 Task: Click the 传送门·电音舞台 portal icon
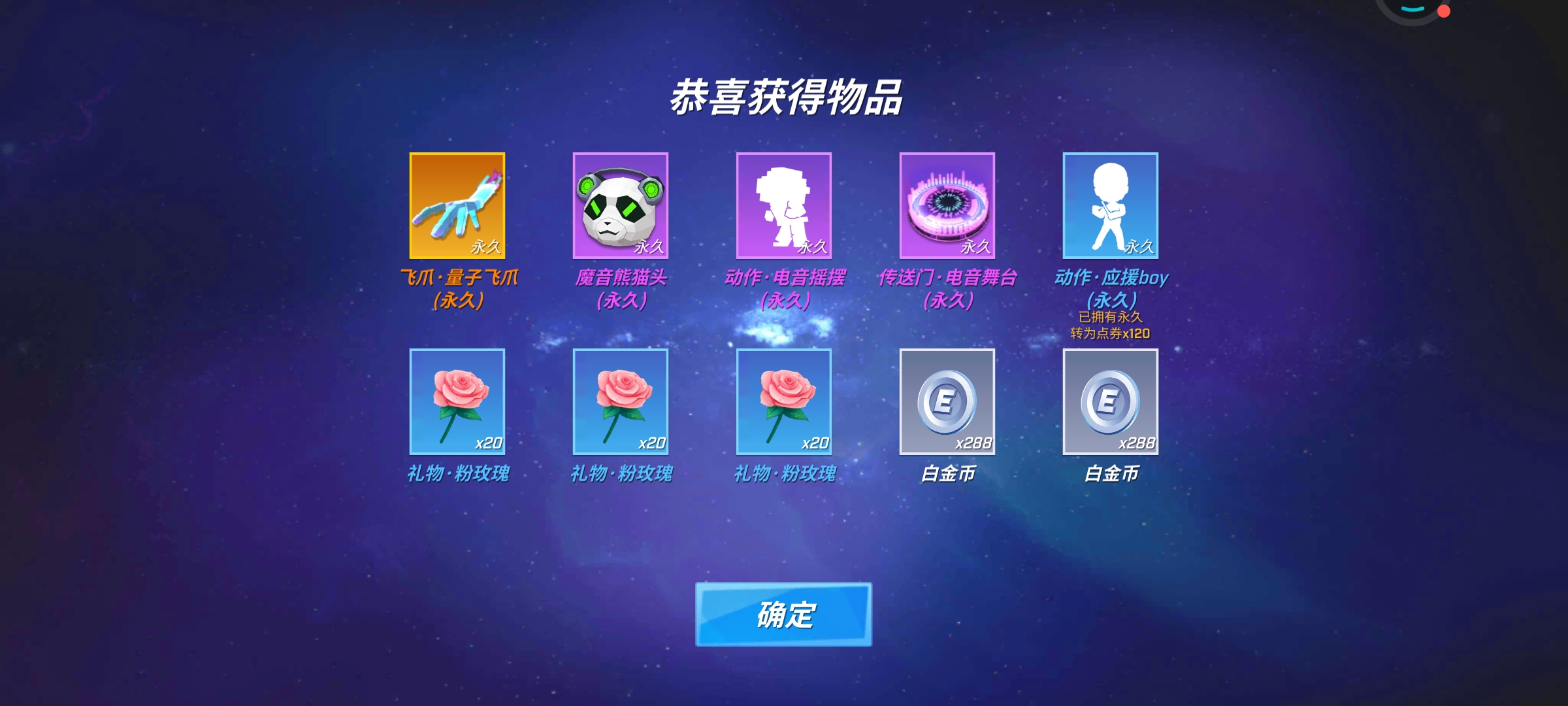click(946, 206)
